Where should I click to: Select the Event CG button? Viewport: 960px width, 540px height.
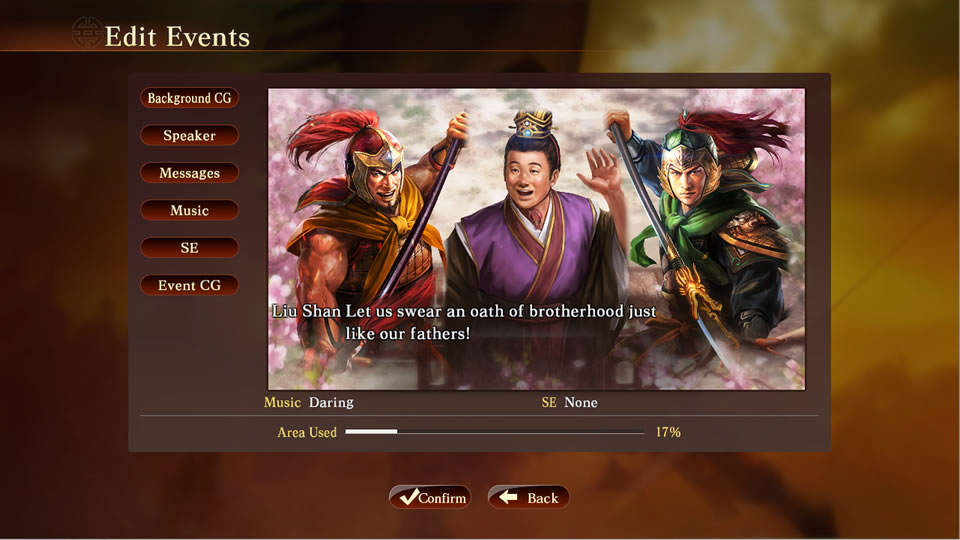(189, 285)
